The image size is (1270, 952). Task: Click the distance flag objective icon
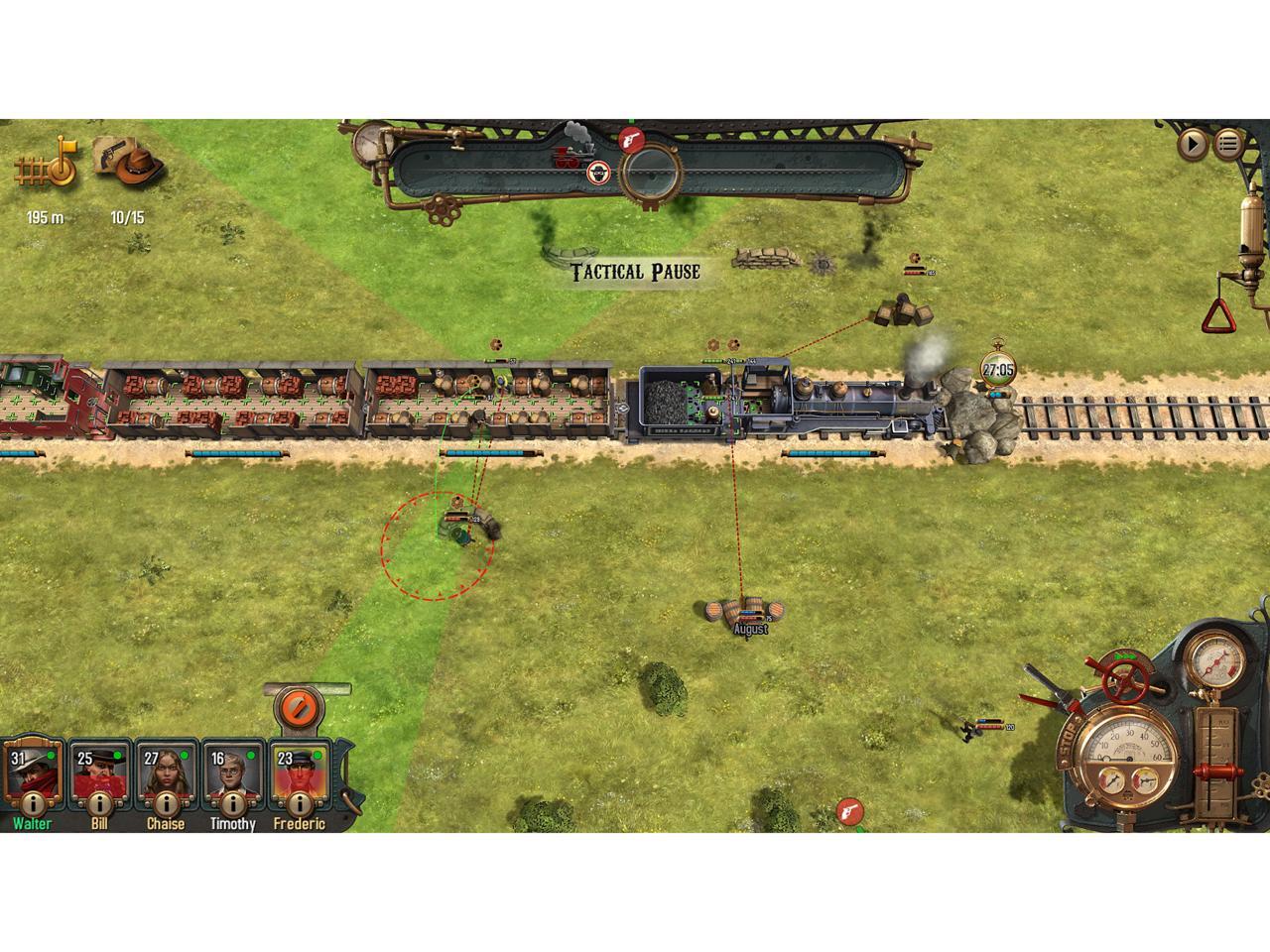pyautogui.click(x=47, y=165)
